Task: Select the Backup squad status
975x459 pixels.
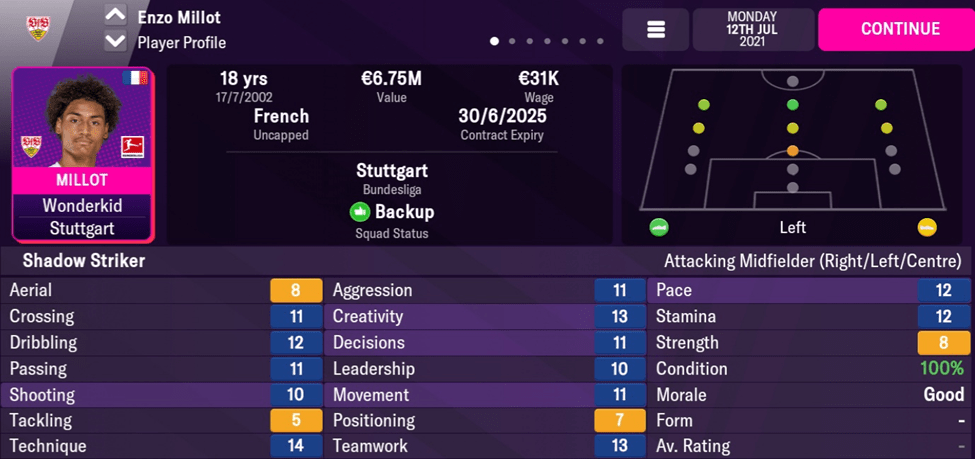Action: point(392,212)
